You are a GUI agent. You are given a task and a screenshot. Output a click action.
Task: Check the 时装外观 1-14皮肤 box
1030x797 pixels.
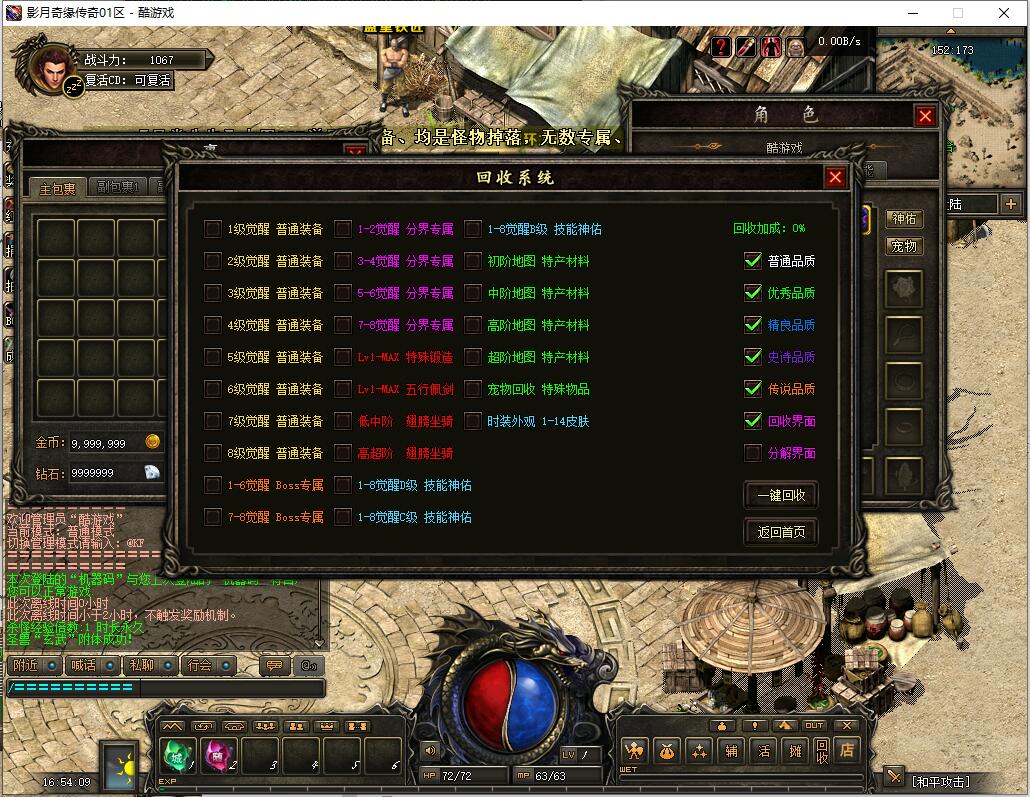coord(473,421)
